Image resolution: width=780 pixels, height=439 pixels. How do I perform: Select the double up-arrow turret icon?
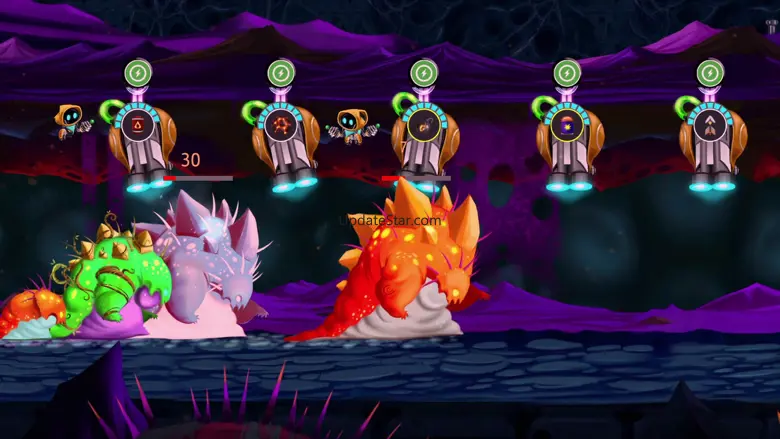coord(709,125)
